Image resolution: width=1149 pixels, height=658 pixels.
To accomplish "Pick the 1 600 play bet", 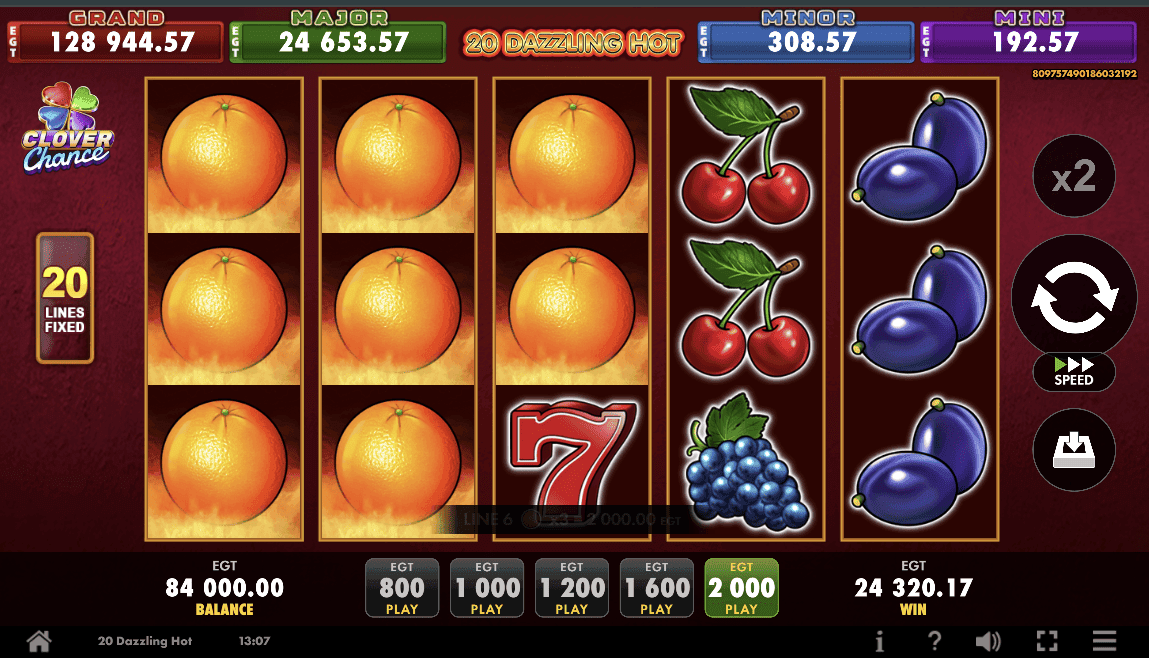I will coord(657,588).
